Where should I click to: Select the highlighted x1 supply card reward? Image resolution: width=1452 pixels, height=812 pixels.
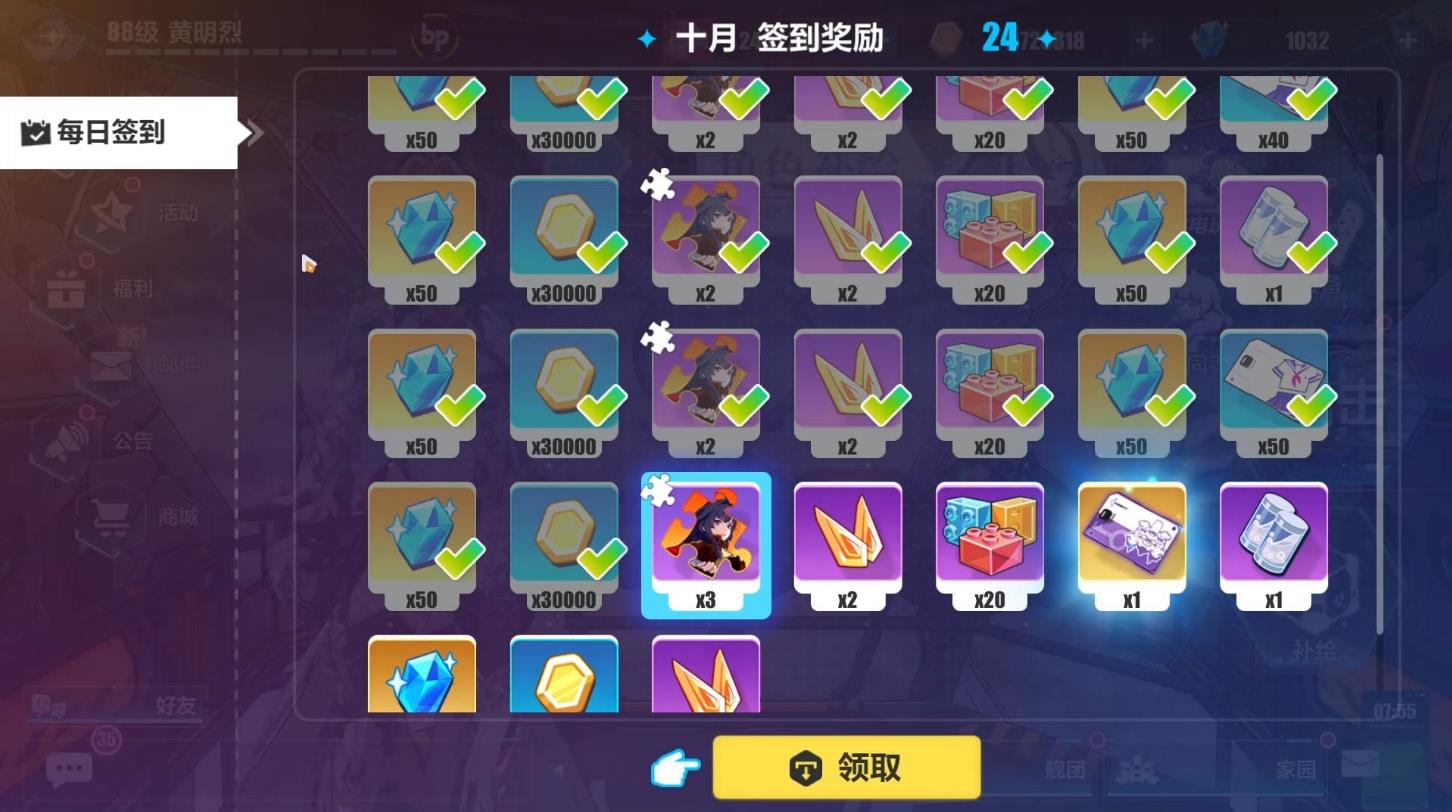point(1131,541)
